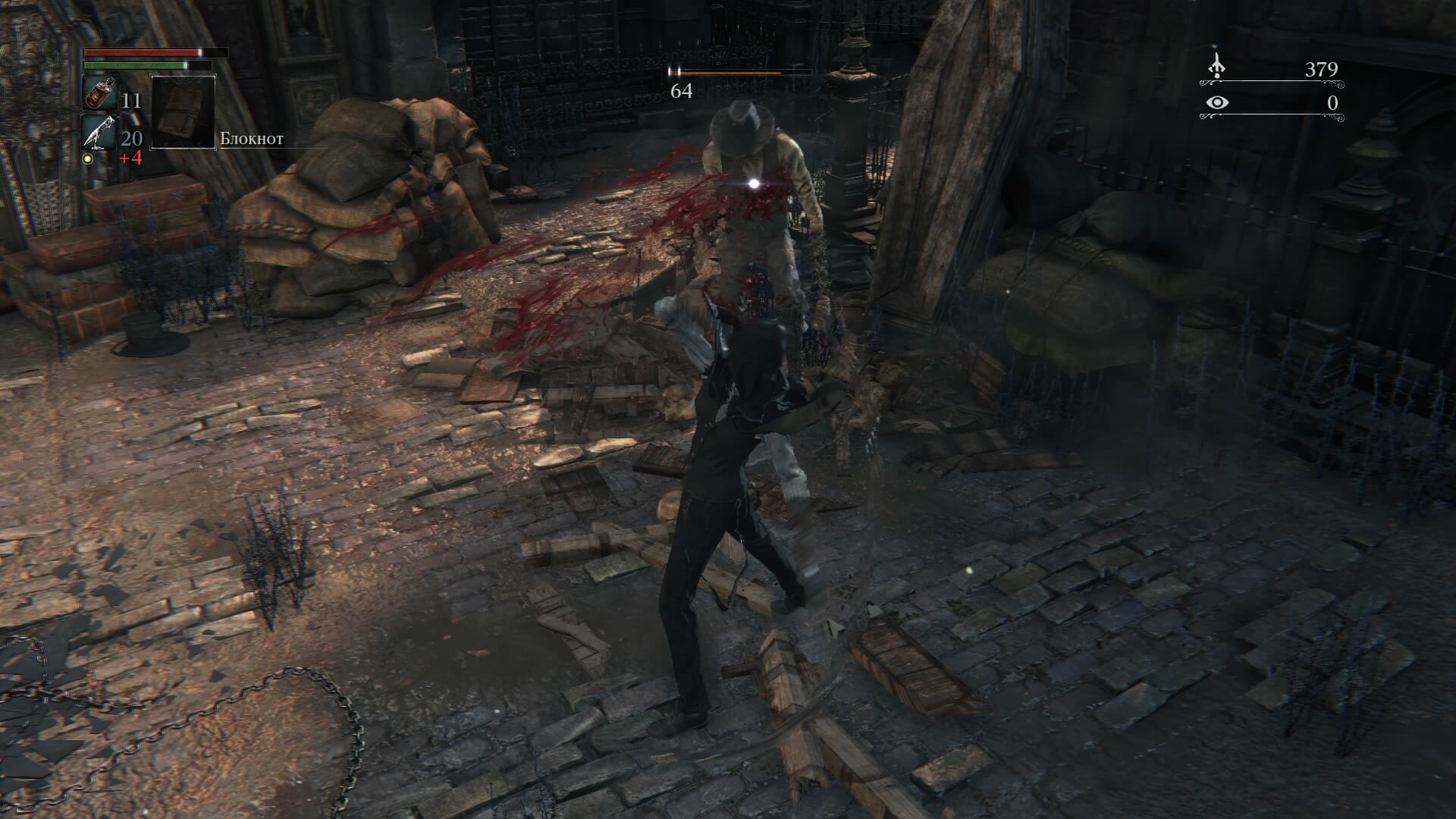Viewport: 1456px width, 819px height.
Task: Select the blood vial item icon
Action: [99, 94]
